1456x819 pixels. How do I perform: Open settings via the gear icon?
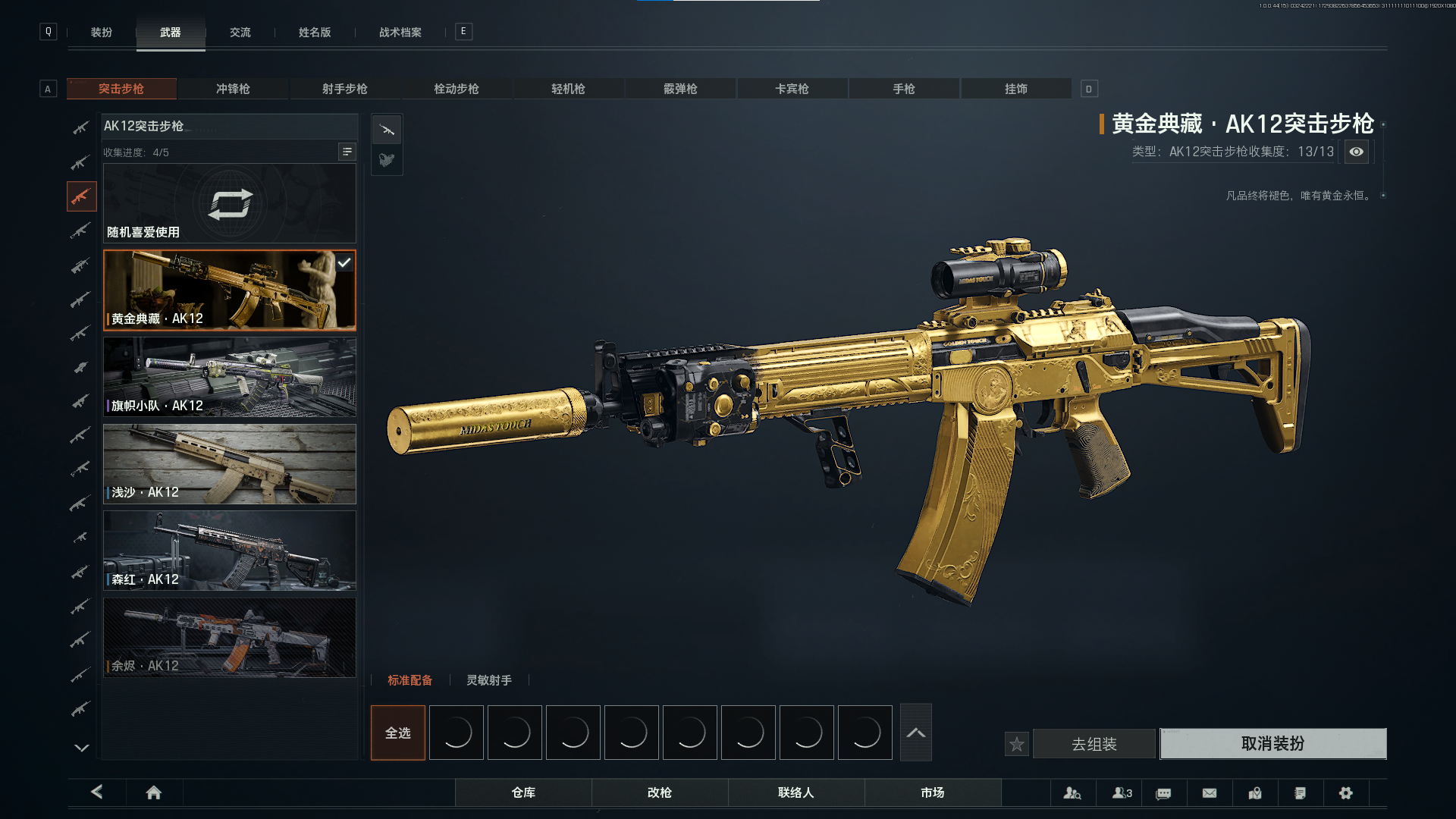point(1345,793)
